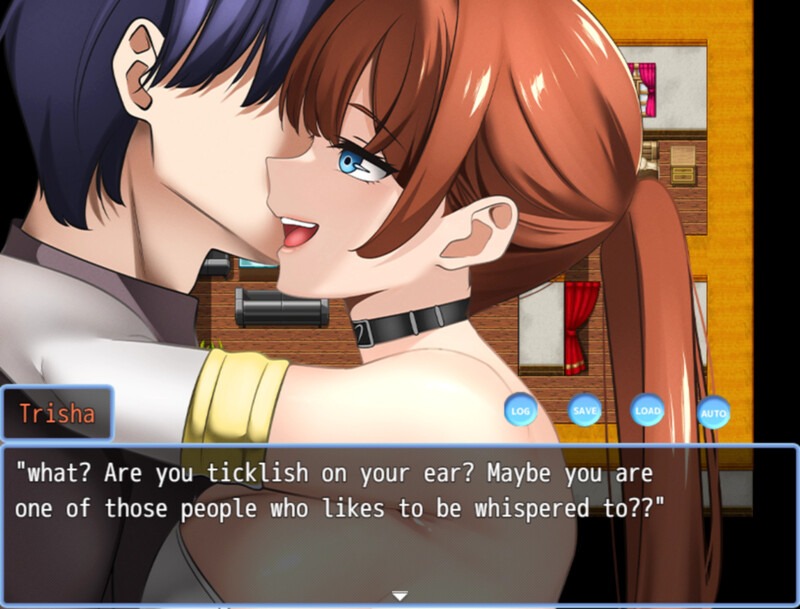Image resolution: width=800 pixels, height=609 pixels.
Task: Advance dialogue with the white arrow
Action: coord(400,596)
